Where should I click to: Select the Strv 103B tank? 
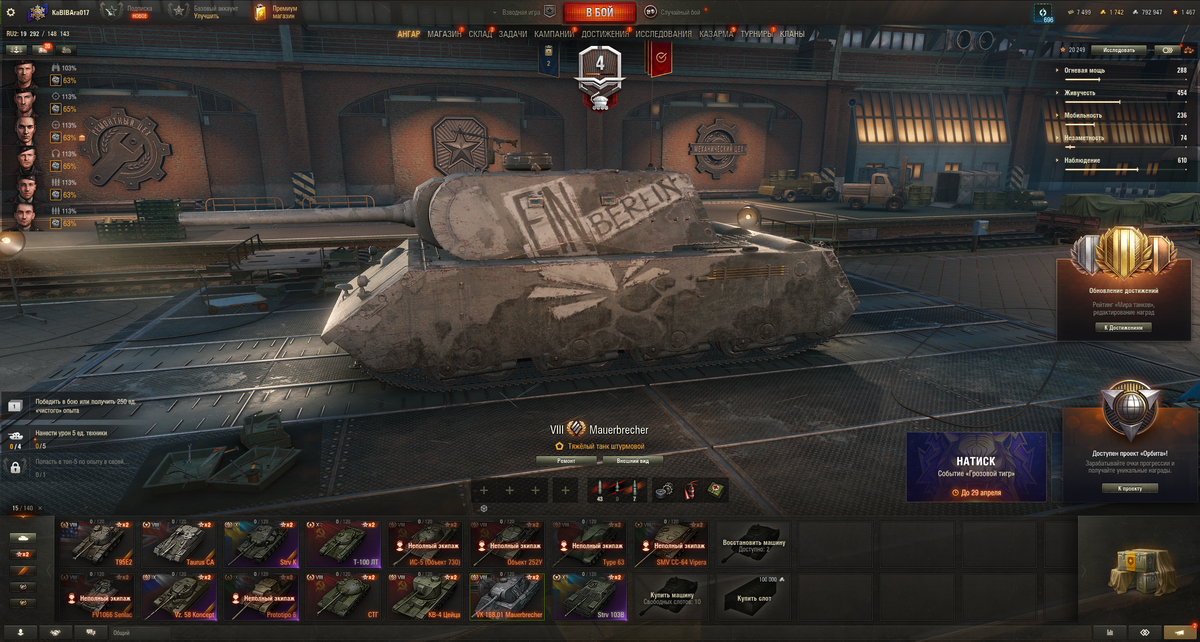(589, 595)
